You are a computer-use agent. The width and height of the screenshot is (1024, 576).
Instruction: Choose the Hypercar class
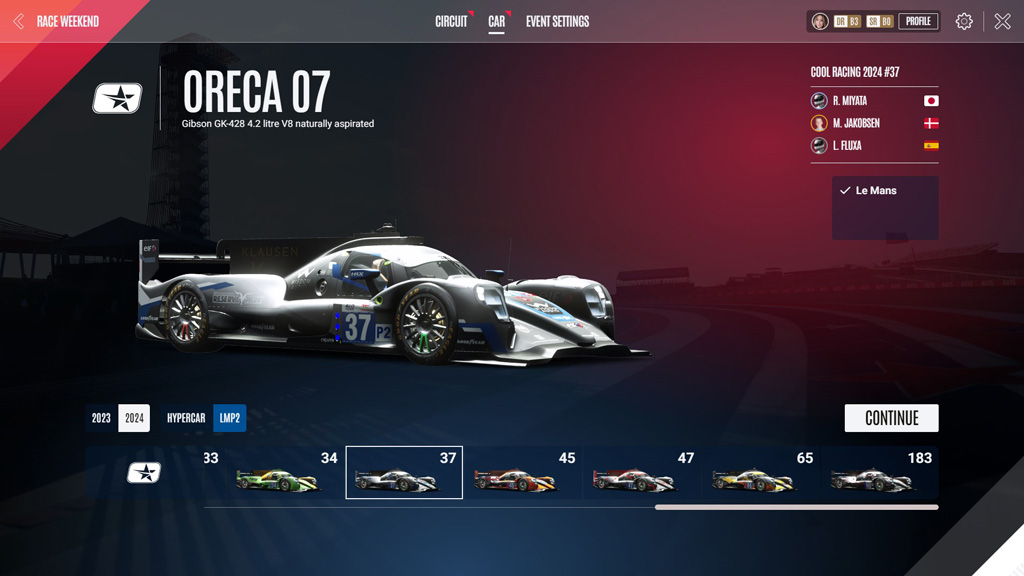coord(186,418)
